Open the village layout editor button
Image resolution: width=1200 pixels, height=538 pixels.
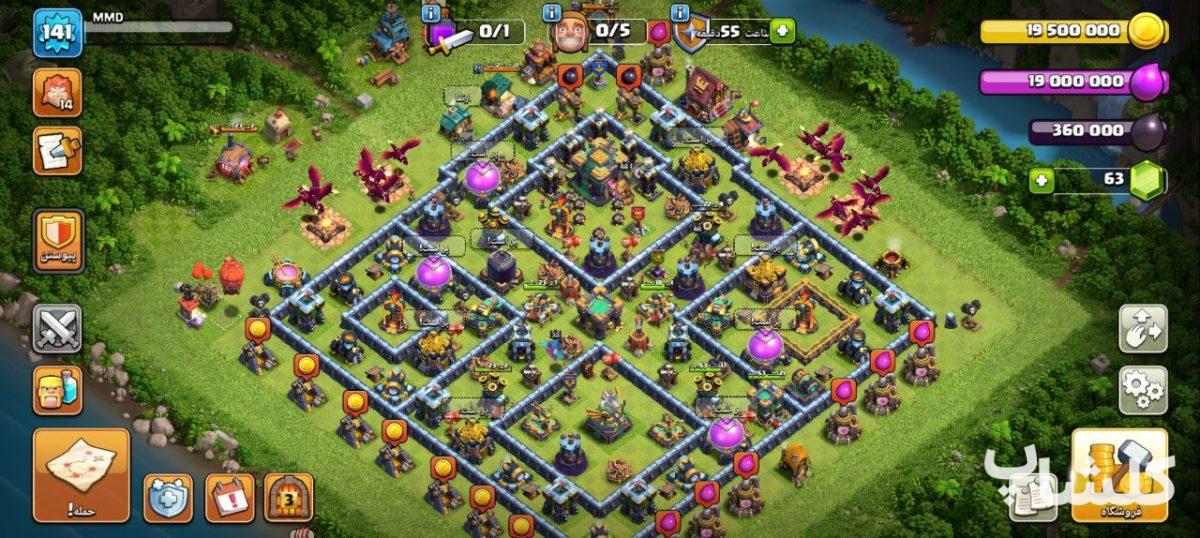(x=1142, y=329)
